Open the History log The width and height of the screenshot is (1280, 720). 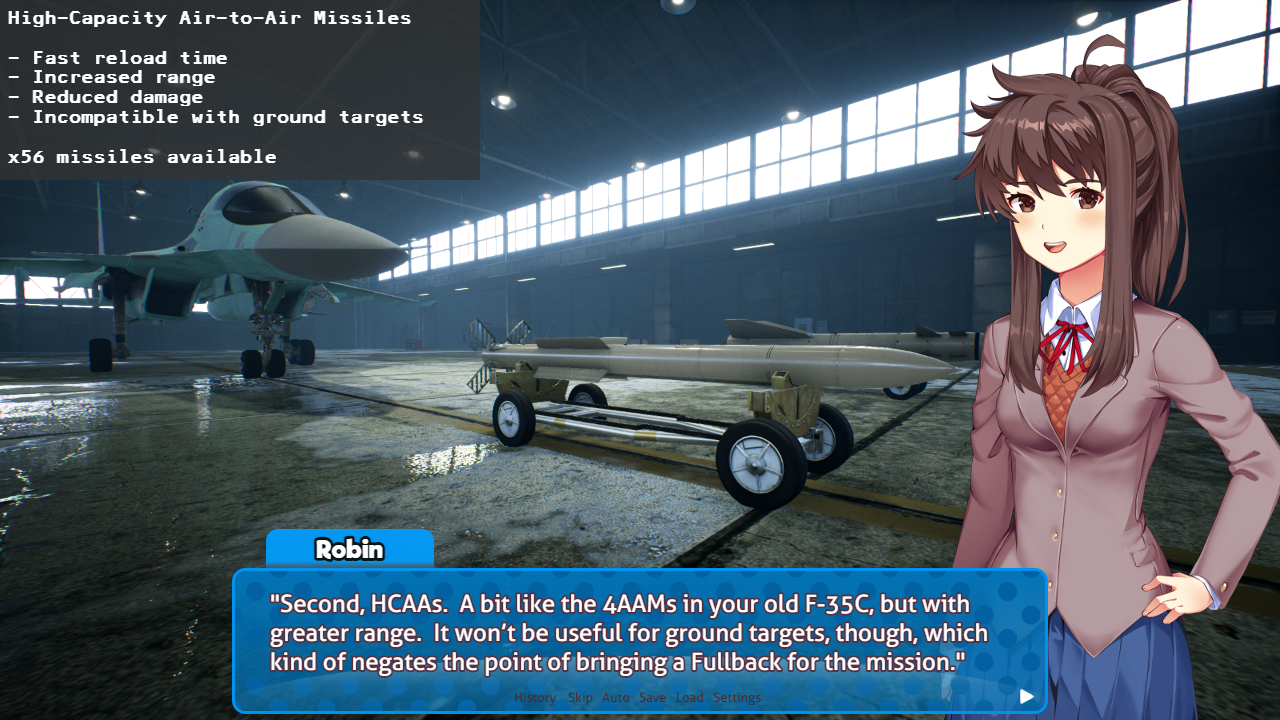pos(535,697)
